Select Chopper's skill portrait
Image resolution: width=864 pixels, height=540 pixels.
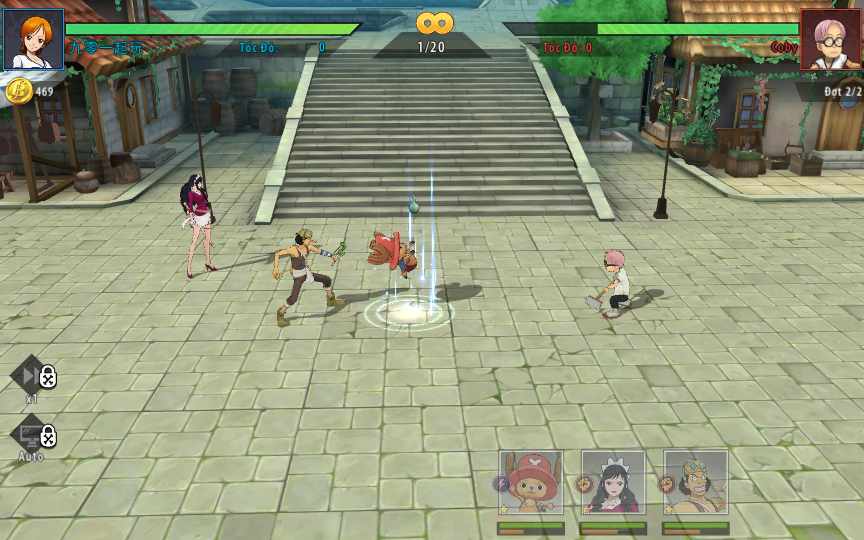(531, 483)
